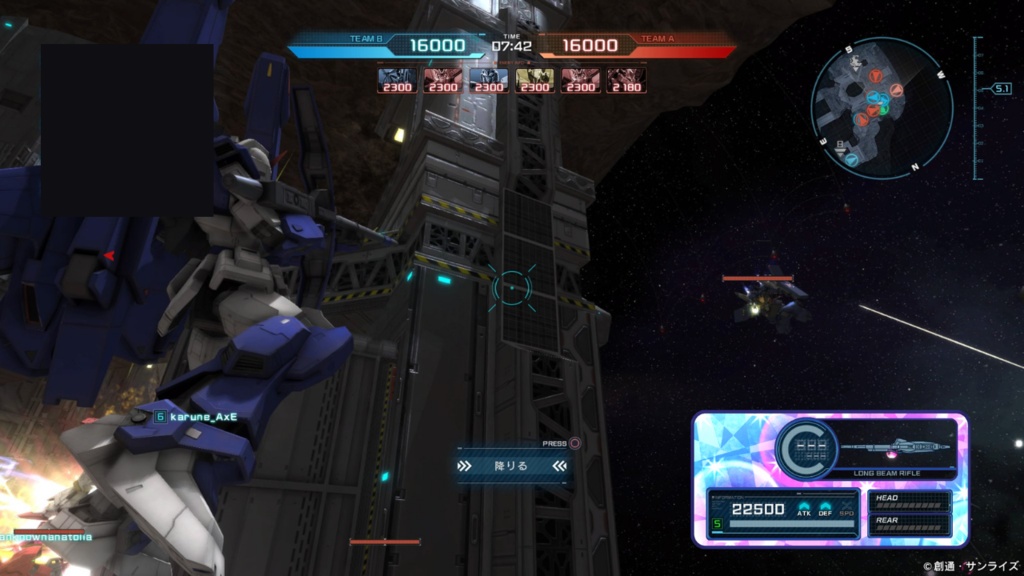Image resolution: width=1024 pixels, height=576 pixels.
Task: Select the unit portrait showing 2180
Action: click(627, 79)
